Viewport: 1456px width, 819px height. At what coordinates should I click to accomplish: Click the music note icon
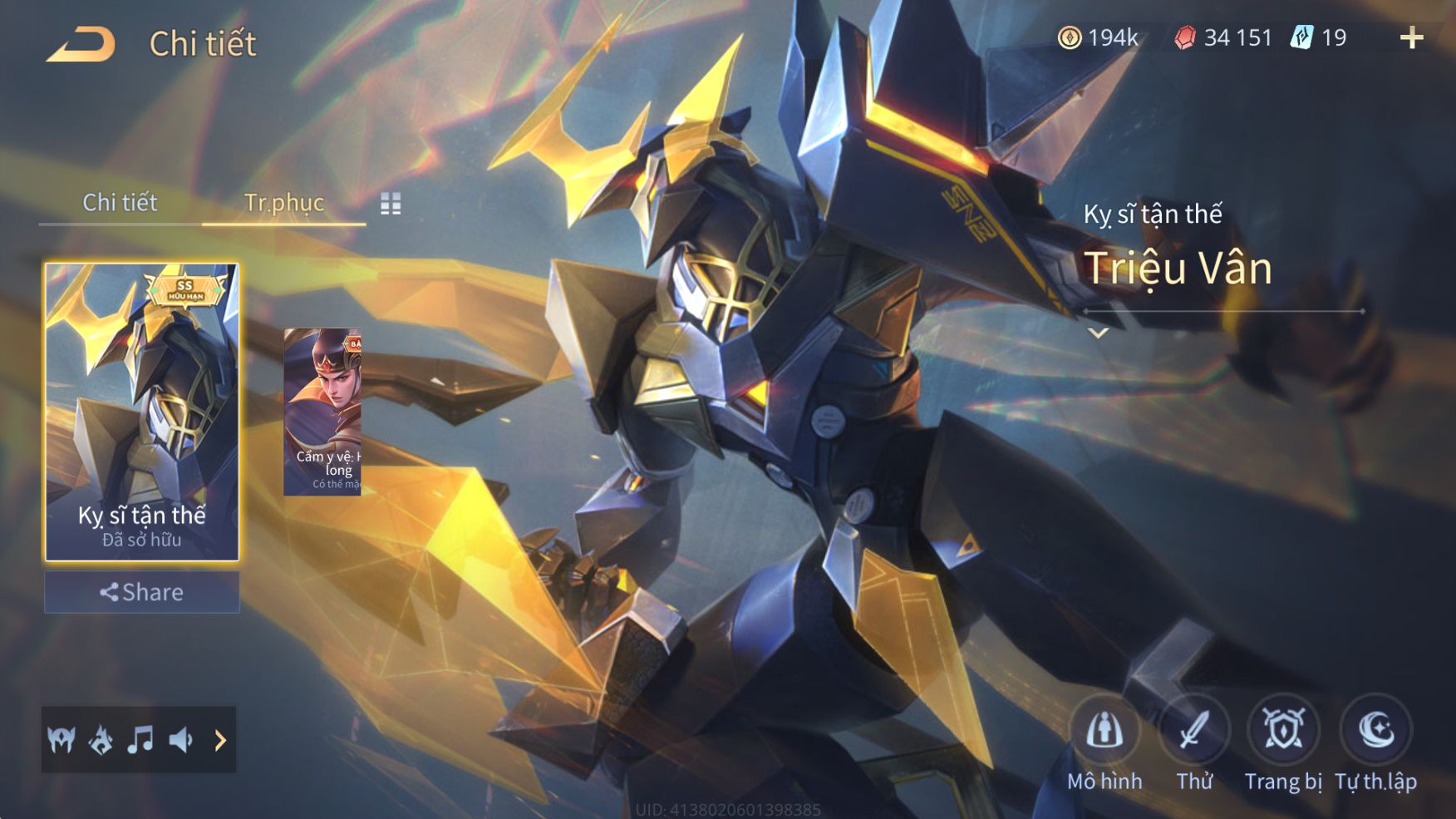140,739
